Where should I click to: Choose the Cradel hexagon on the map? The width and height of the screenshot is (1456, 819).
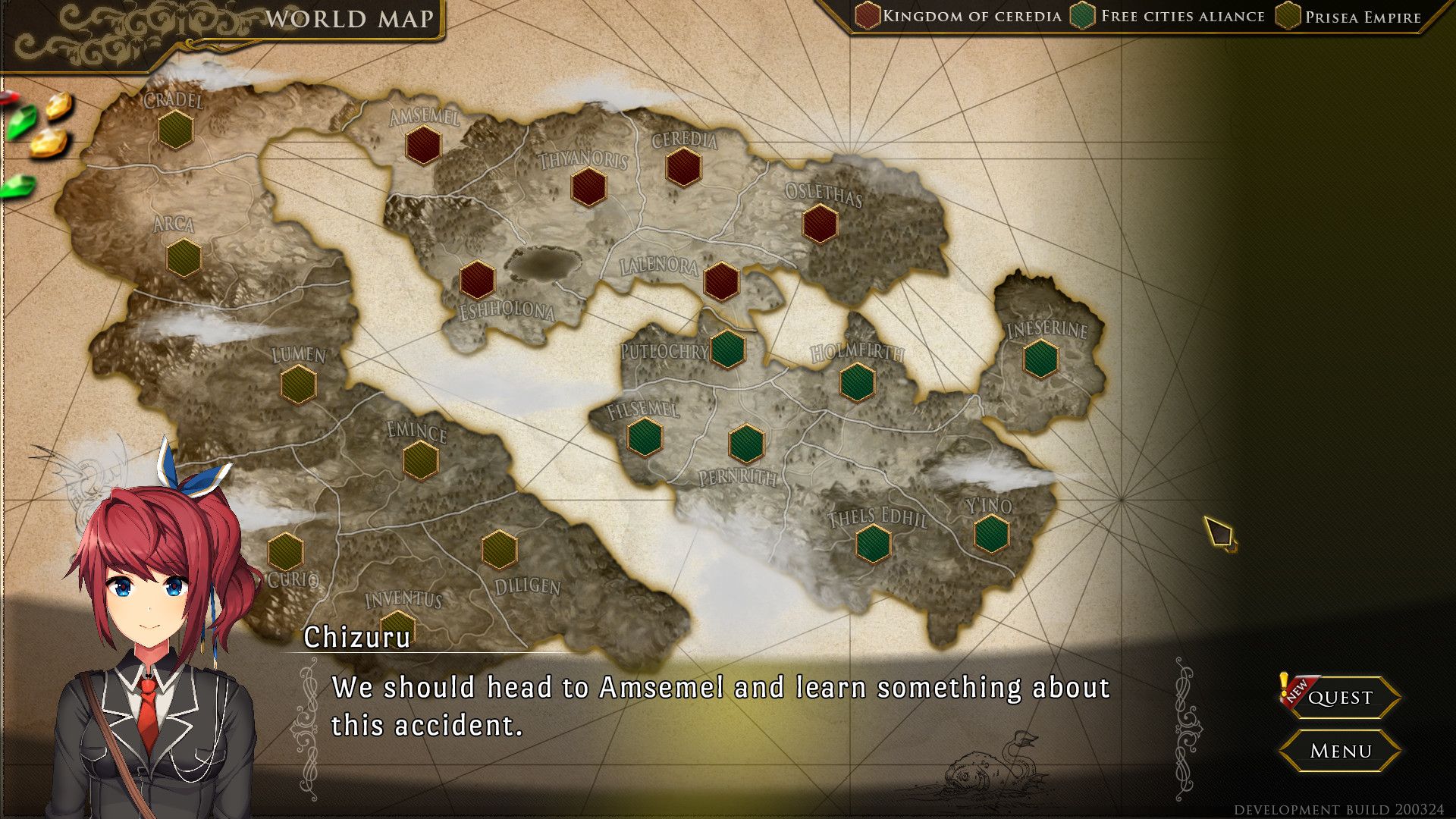[175, 129]
